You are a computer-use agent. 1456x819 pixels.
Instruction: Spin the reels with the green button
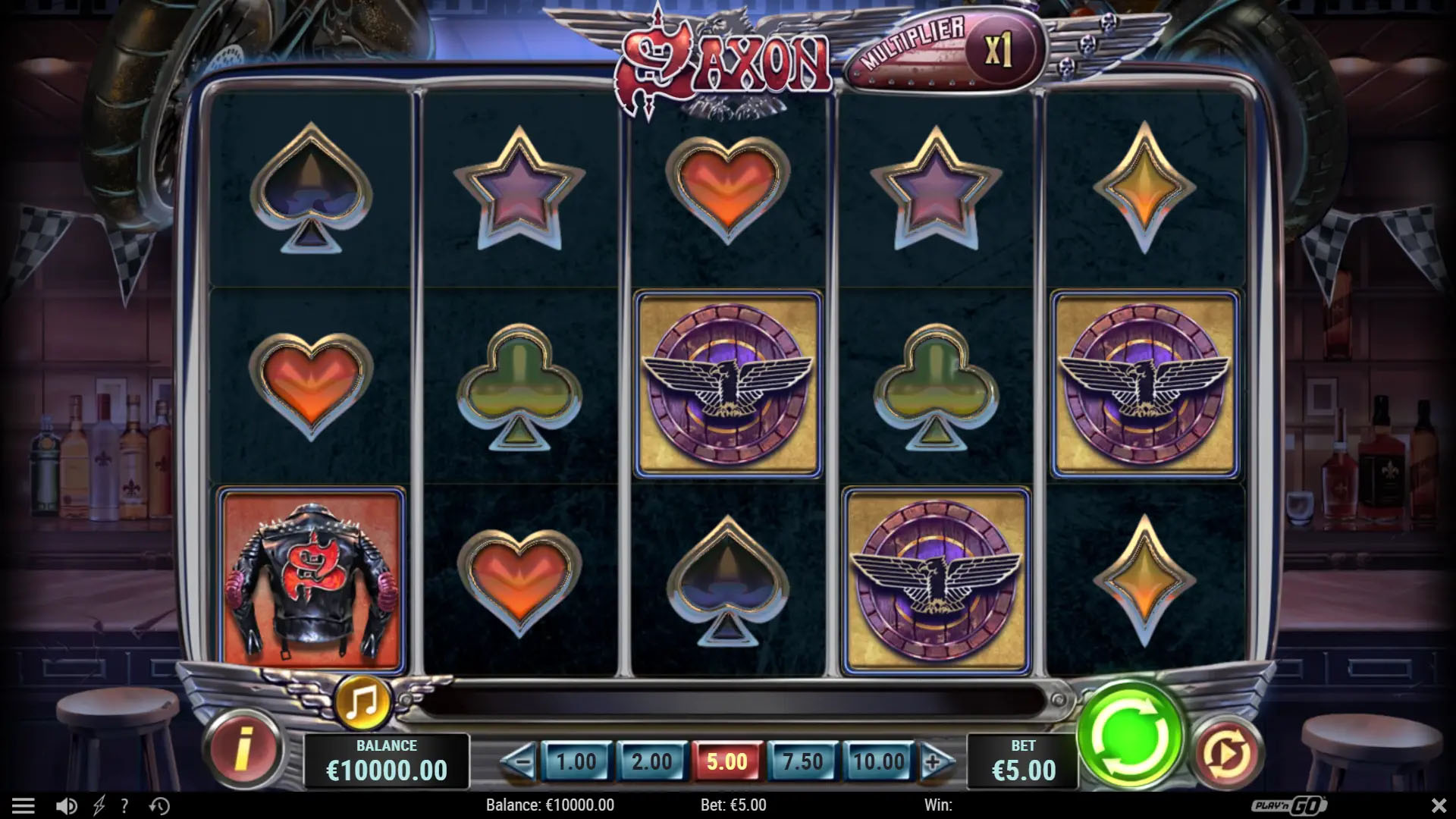point(1129,734)
